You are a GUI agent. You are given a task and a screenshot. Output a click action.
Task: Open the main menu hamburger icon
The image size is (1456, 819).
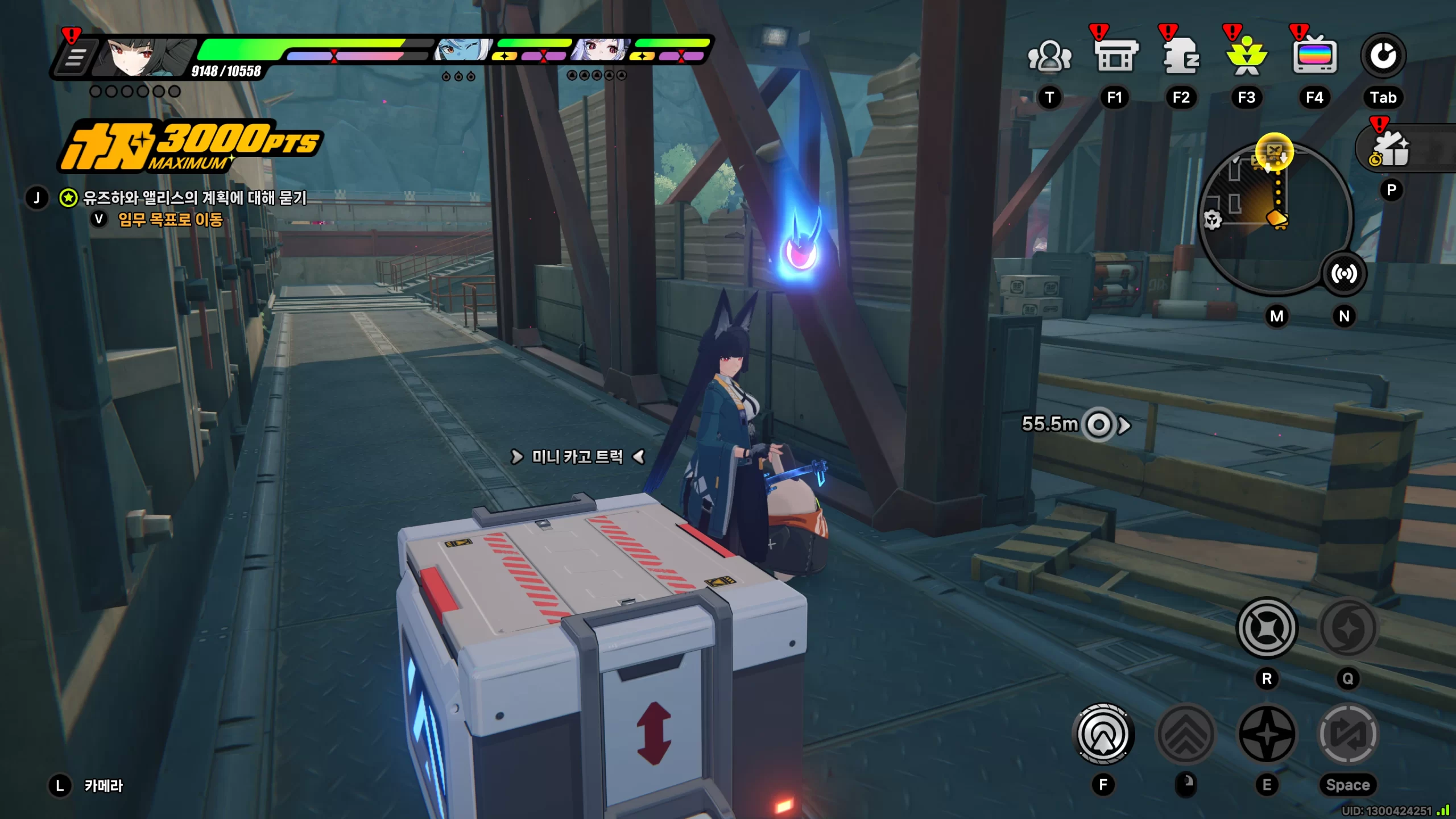click(x=76, y=58)
